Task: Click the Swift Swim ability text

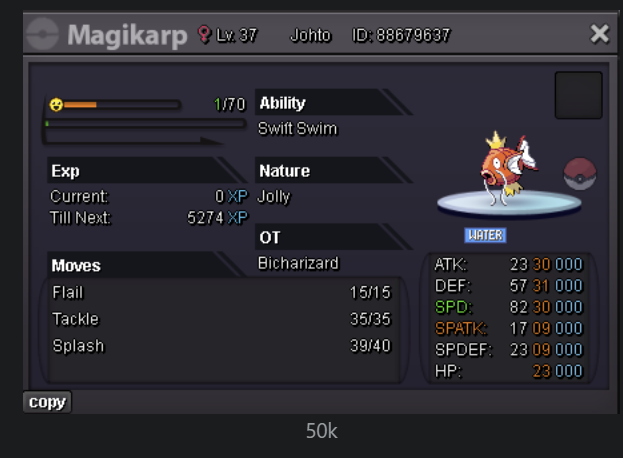Action: (x=298, y=129)
